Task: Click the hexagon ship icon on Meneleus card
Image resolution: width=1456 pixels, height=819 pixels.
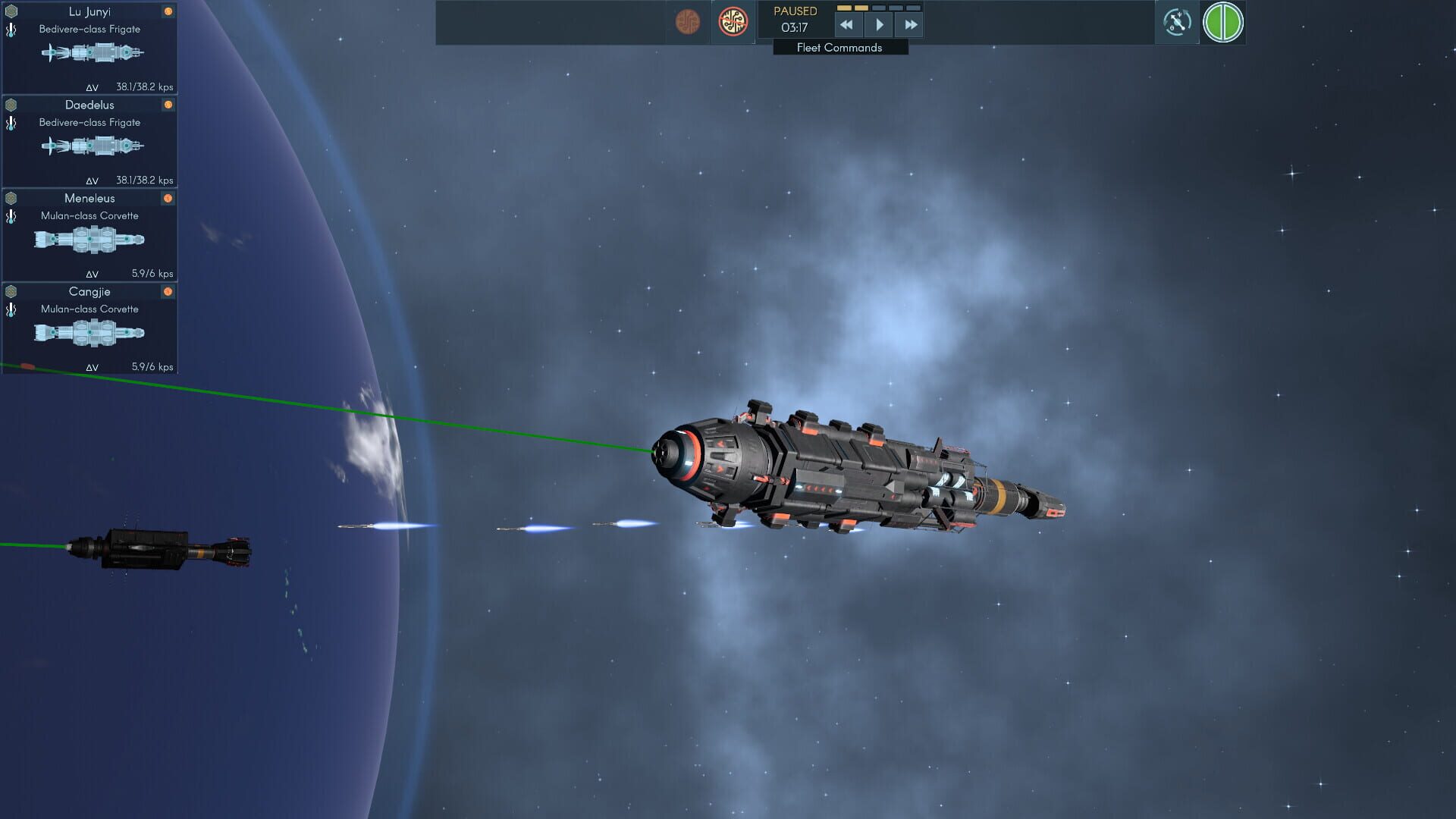Action: point(11,198)
